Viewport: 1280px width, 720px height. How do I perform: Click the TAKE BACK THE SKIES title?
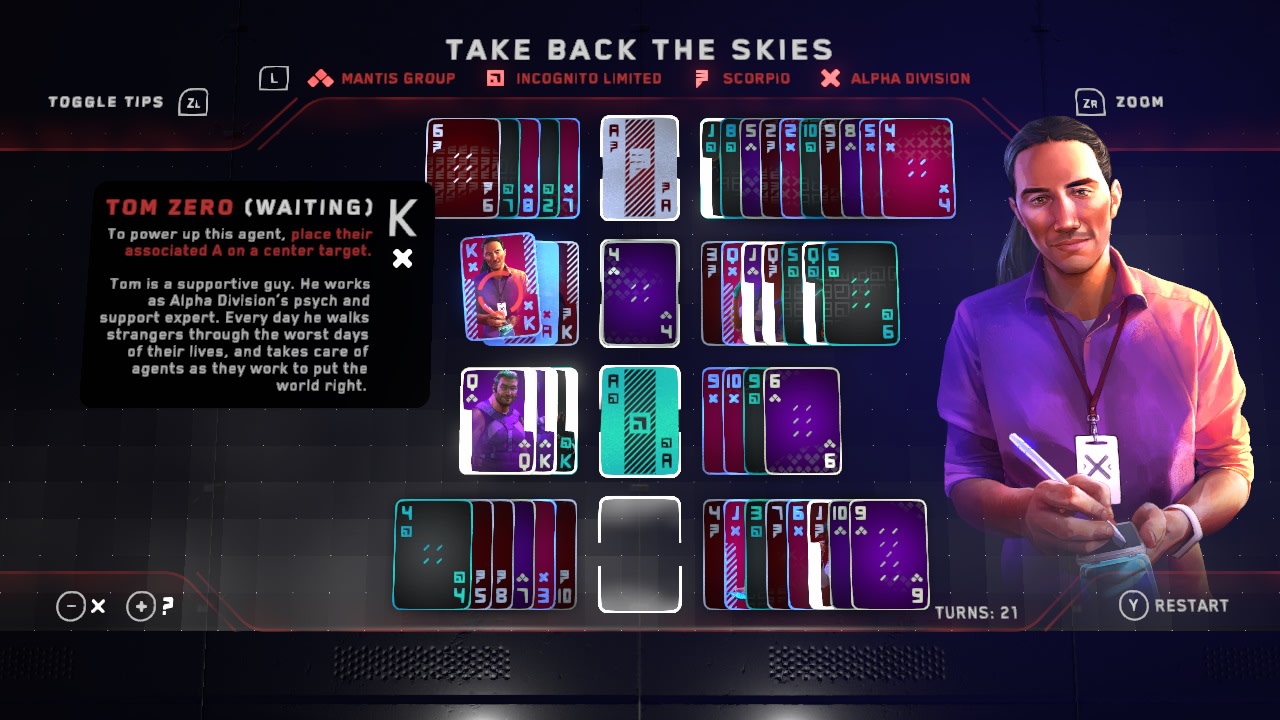640,48
